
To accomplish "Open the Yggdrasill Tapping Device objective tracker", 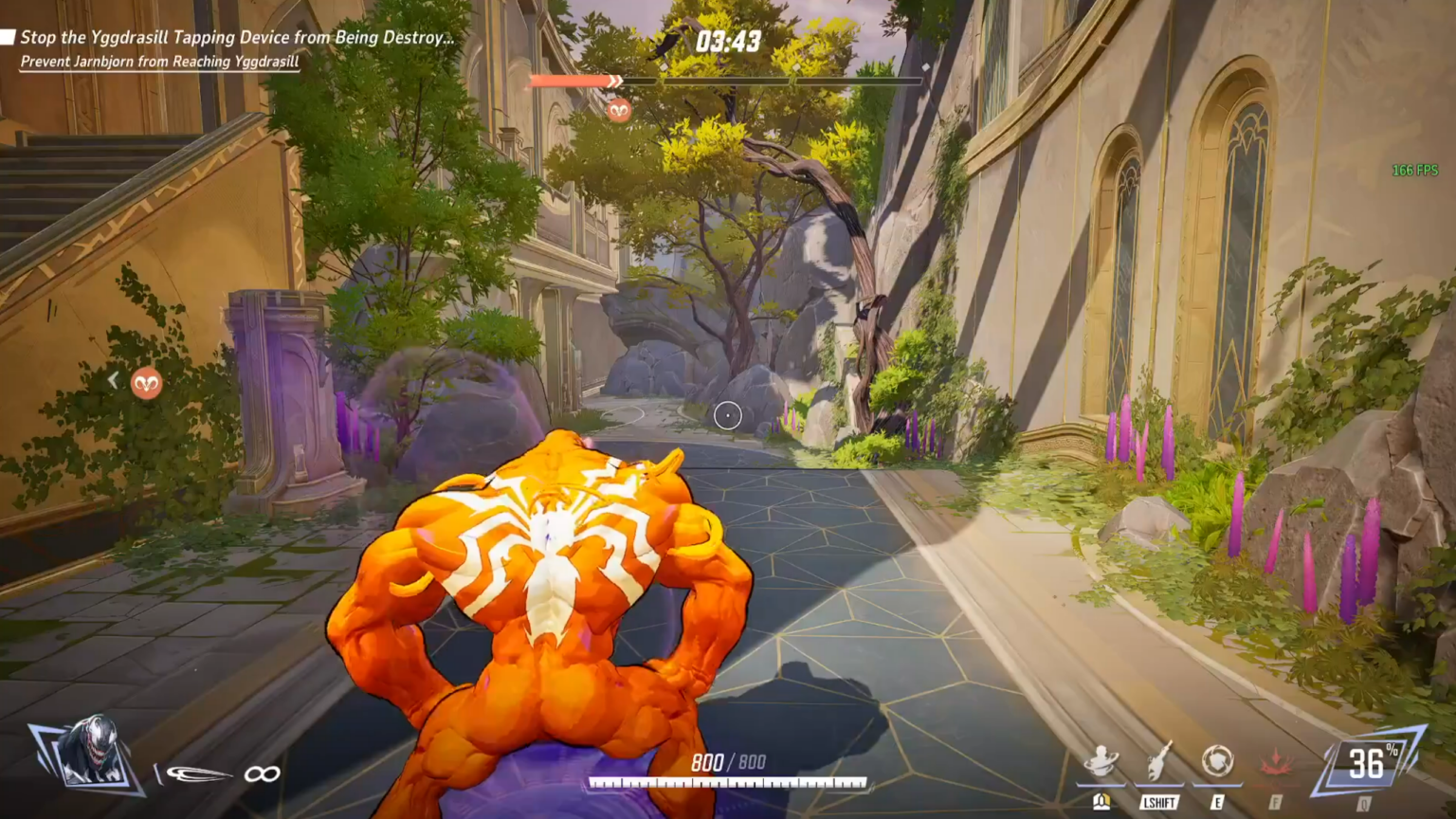I will [x=235, y=38].
